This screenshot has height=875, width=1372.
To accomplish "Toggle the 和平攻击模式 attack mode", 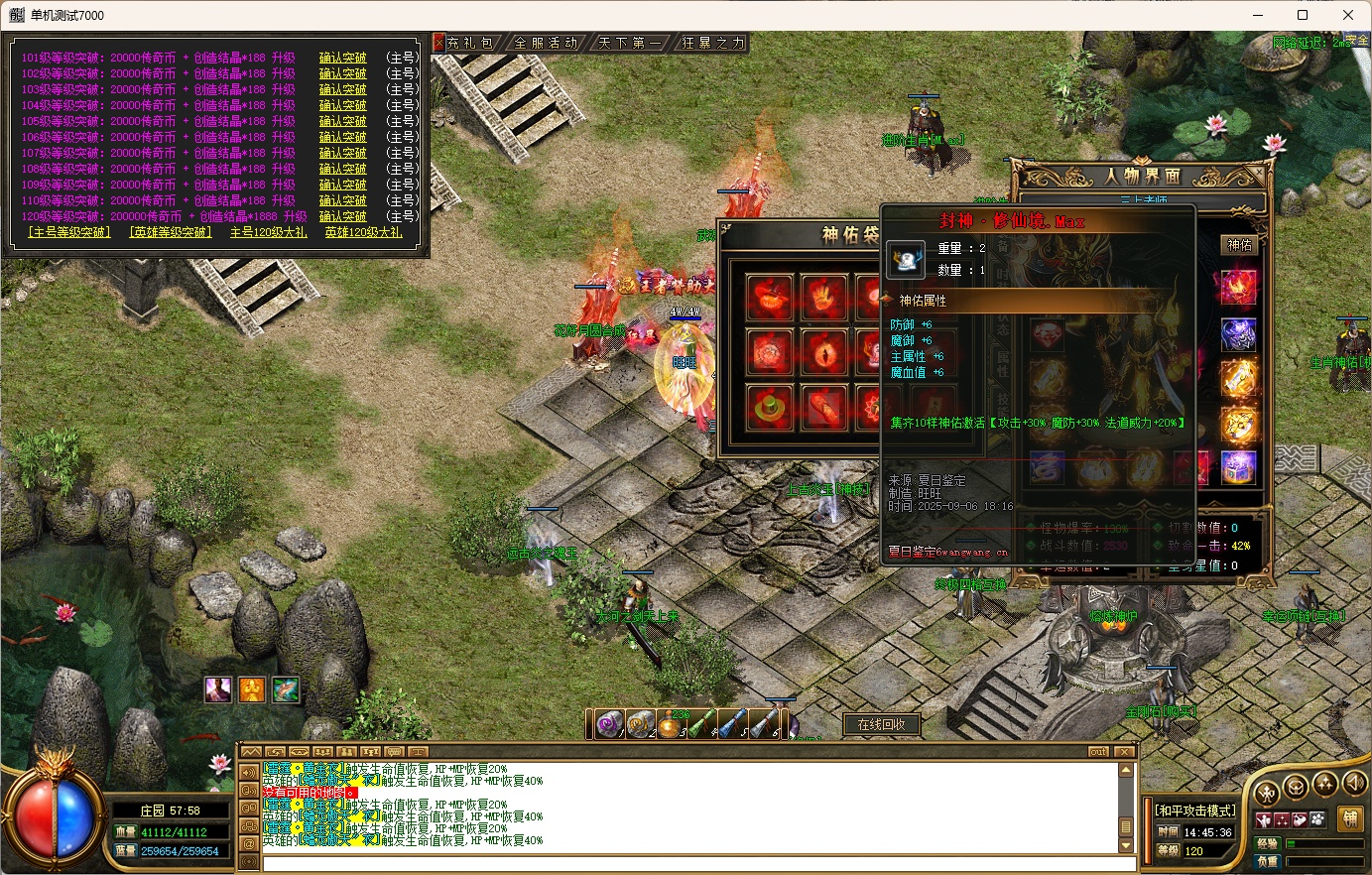I will click(1194, 811).
